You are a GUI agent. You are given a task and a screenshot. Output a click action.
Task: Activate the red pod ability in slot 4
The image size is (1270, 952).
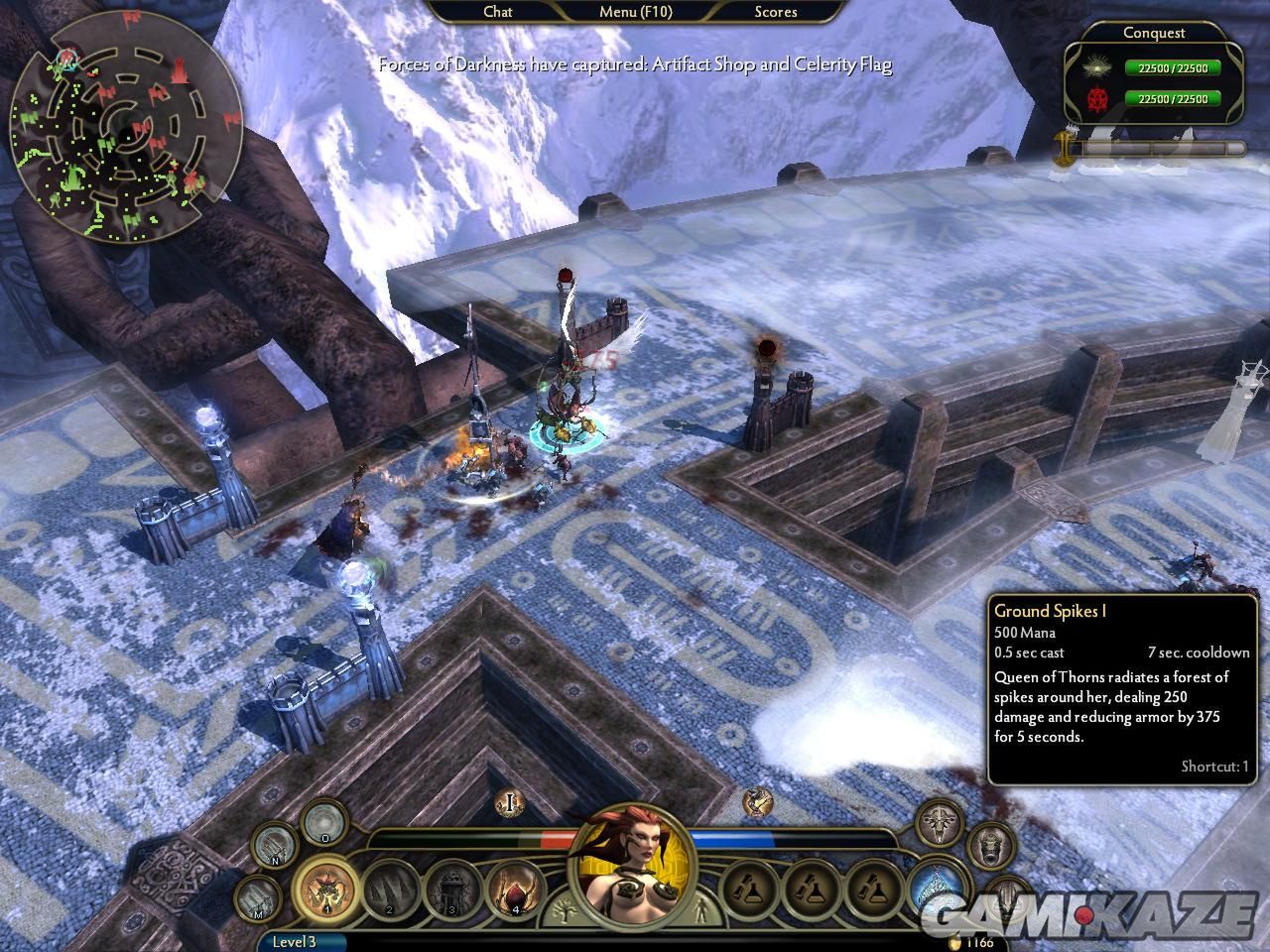516,889
